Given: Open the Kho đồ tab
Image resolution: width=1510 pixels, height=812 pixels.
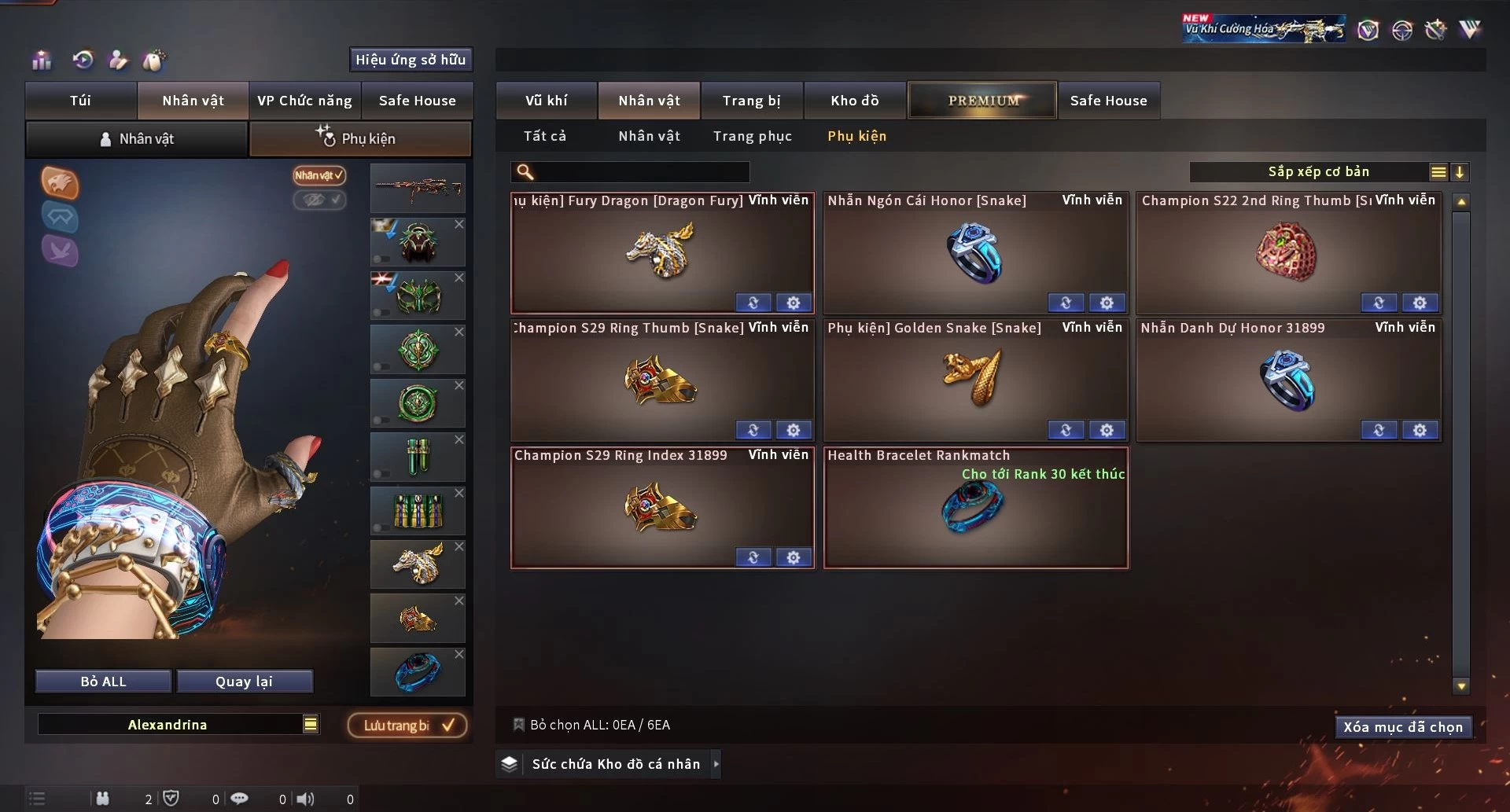Looking at the screenshot, I should coord(854,101).
